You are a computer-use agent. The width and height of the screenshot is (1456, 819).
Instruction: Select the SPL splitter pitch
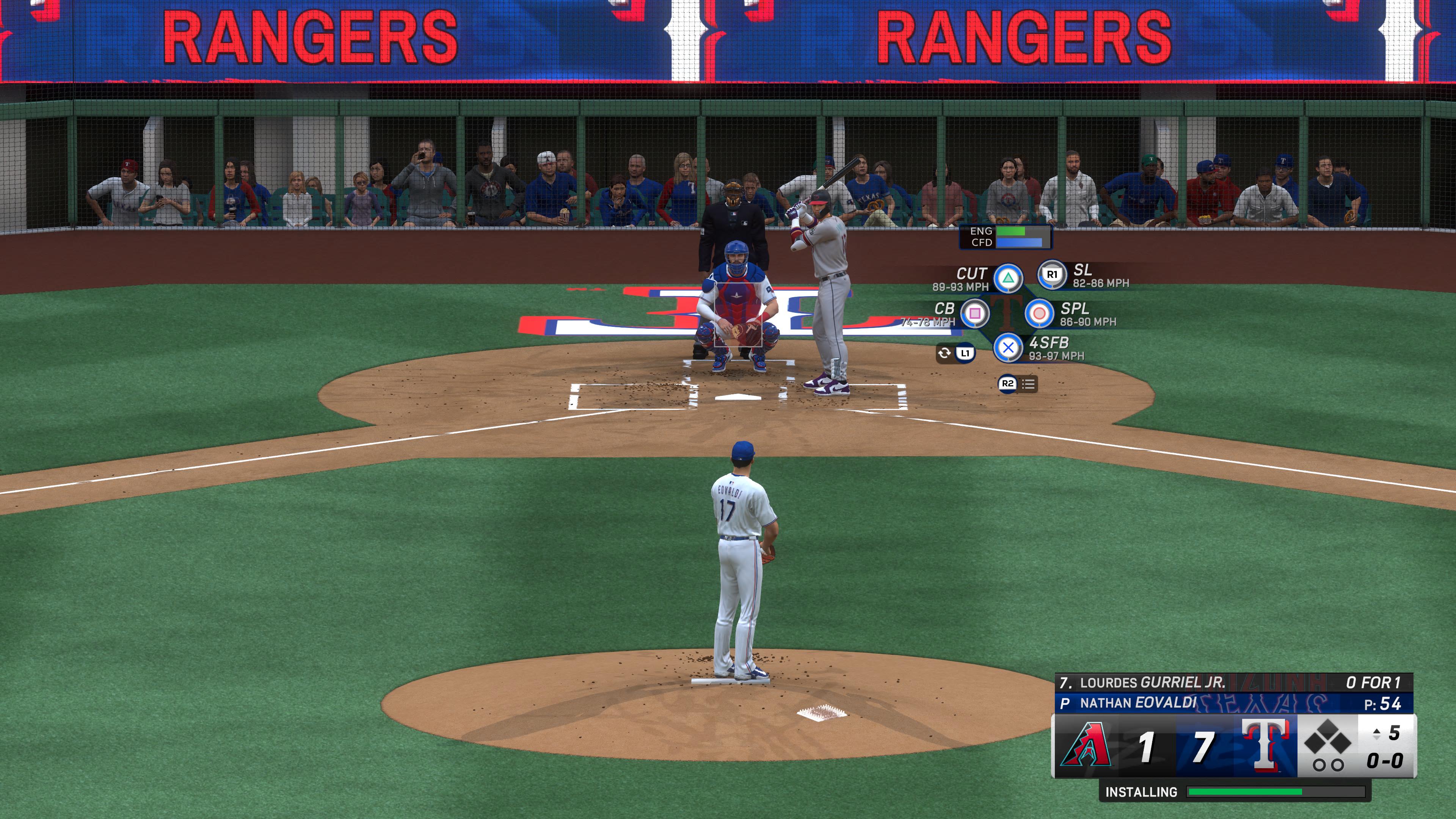pos(1039,313)
